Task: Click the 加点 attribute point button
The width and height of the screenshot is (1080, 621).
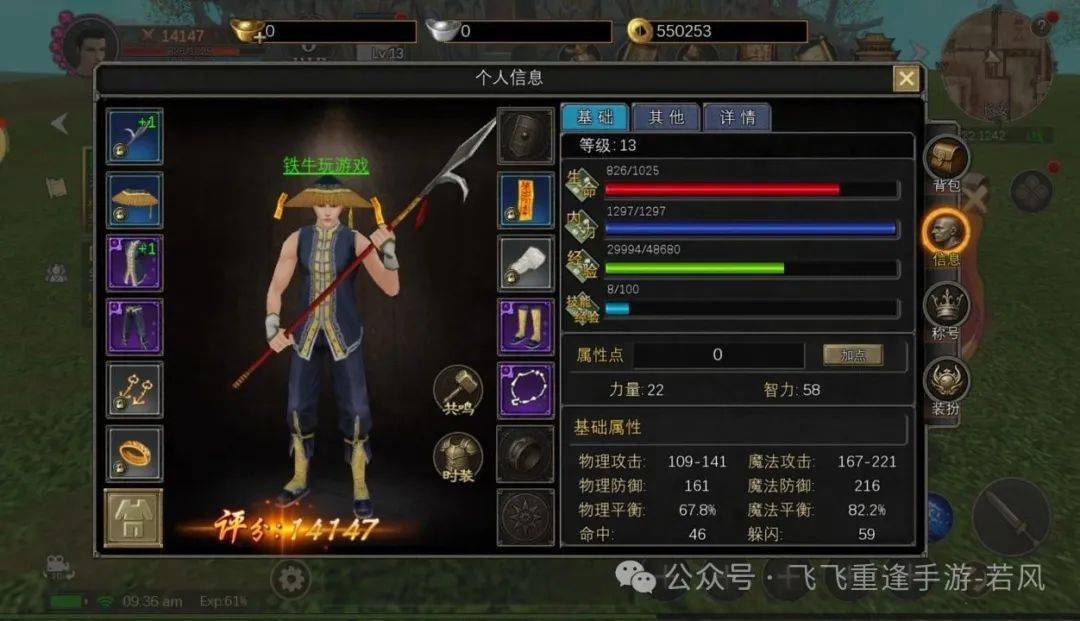Action: 852,355
